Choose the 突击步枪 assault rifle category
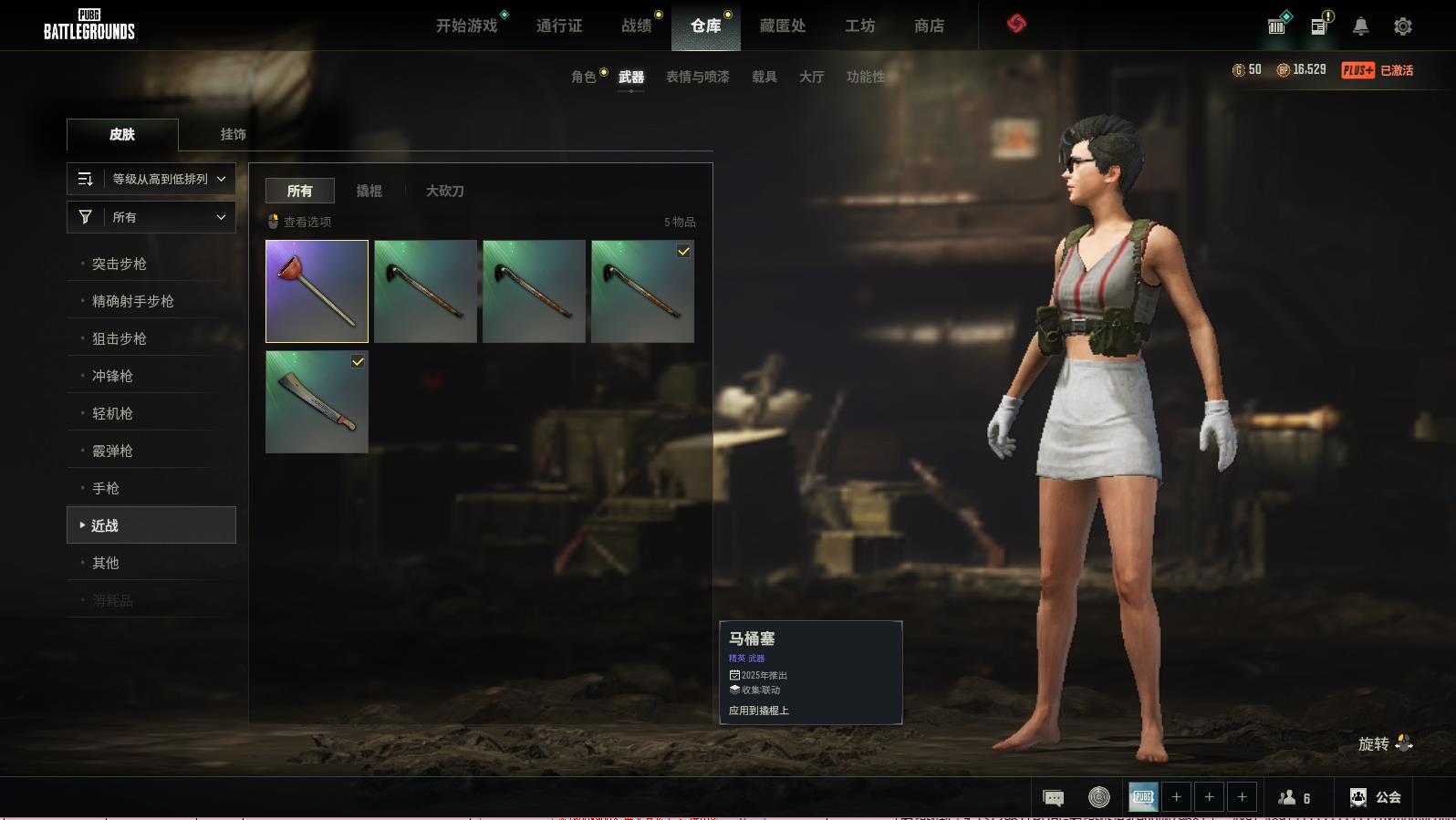Viewport: 1456px width, 820px height. tap(120, 264)
